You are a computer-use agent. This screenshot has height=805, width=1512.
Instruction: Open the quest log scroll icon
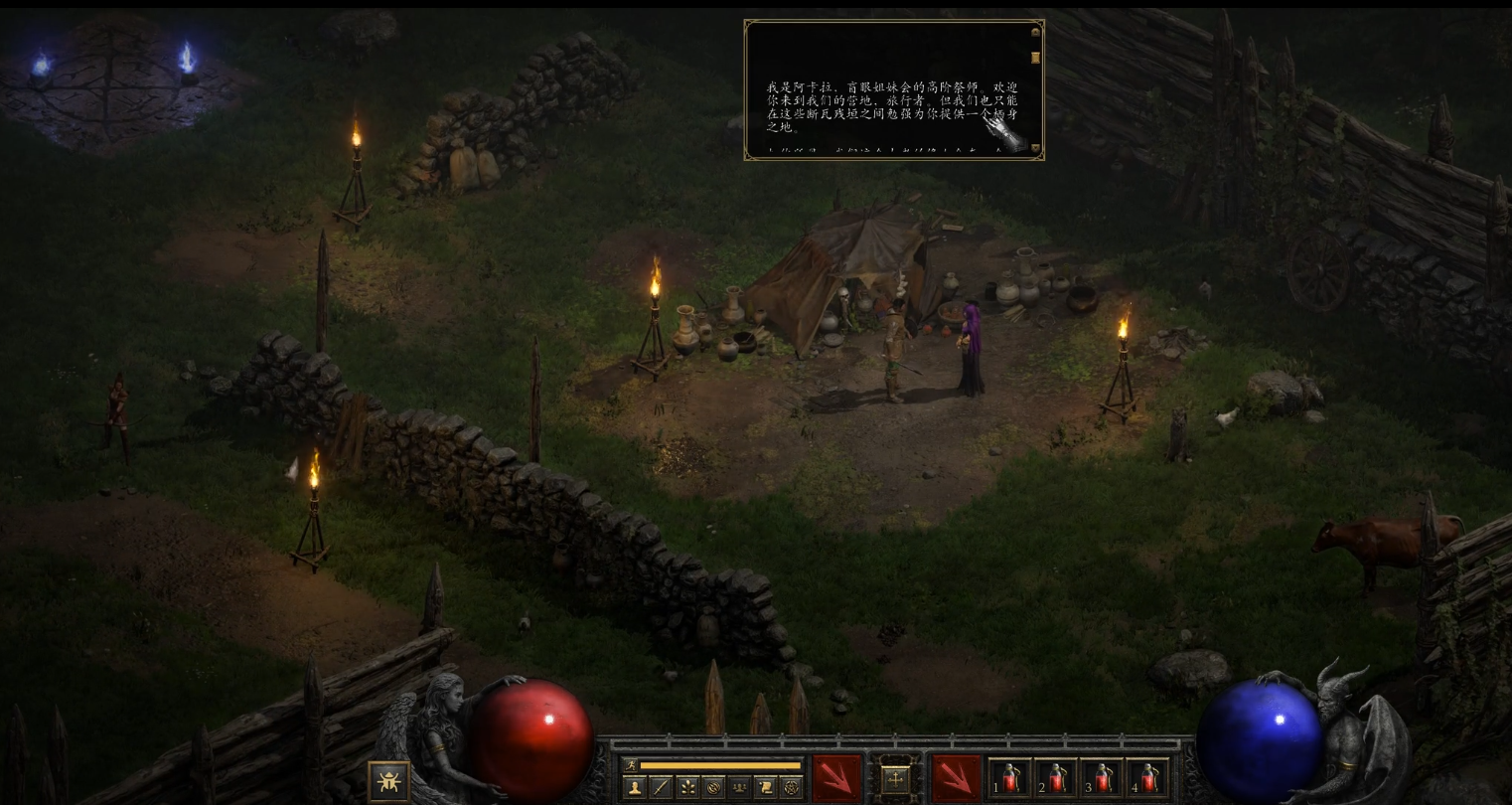765,787
